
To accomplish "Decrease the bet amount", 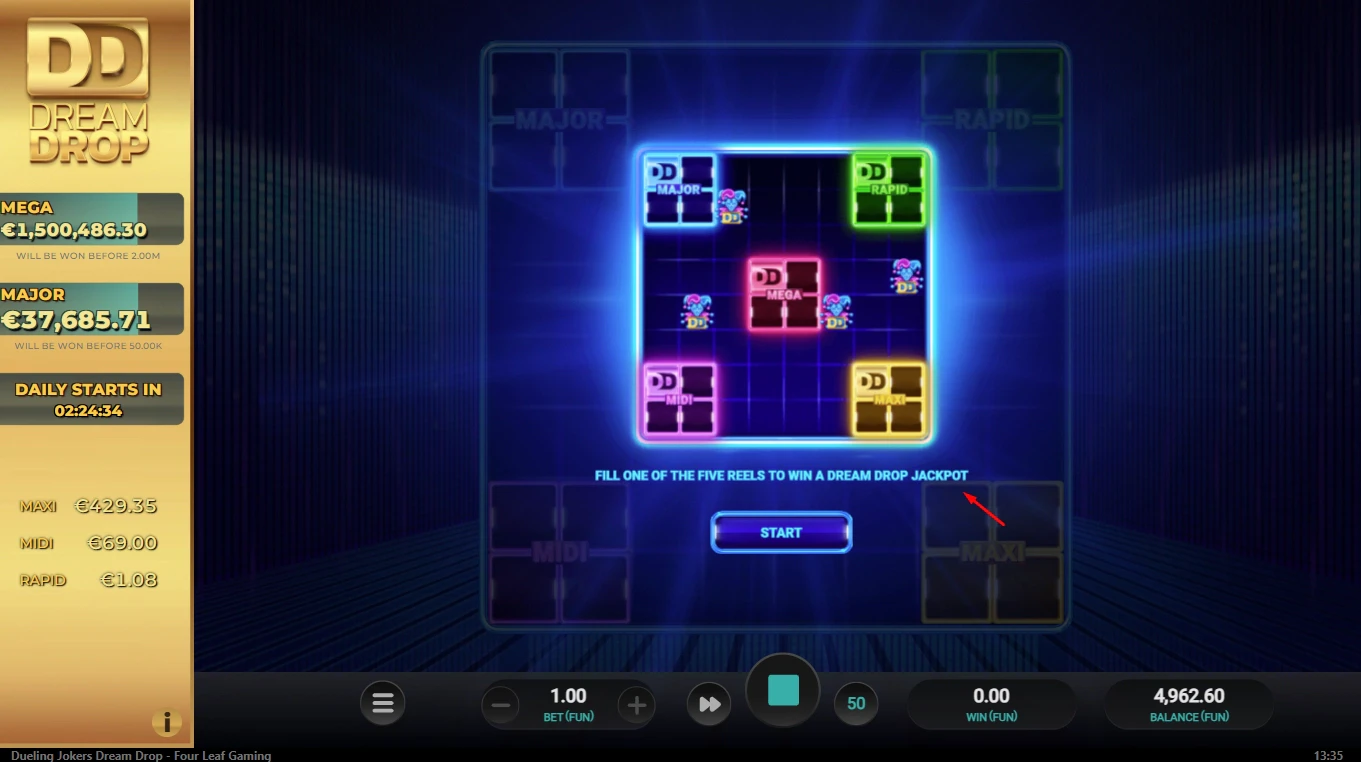I will (500, 704).
